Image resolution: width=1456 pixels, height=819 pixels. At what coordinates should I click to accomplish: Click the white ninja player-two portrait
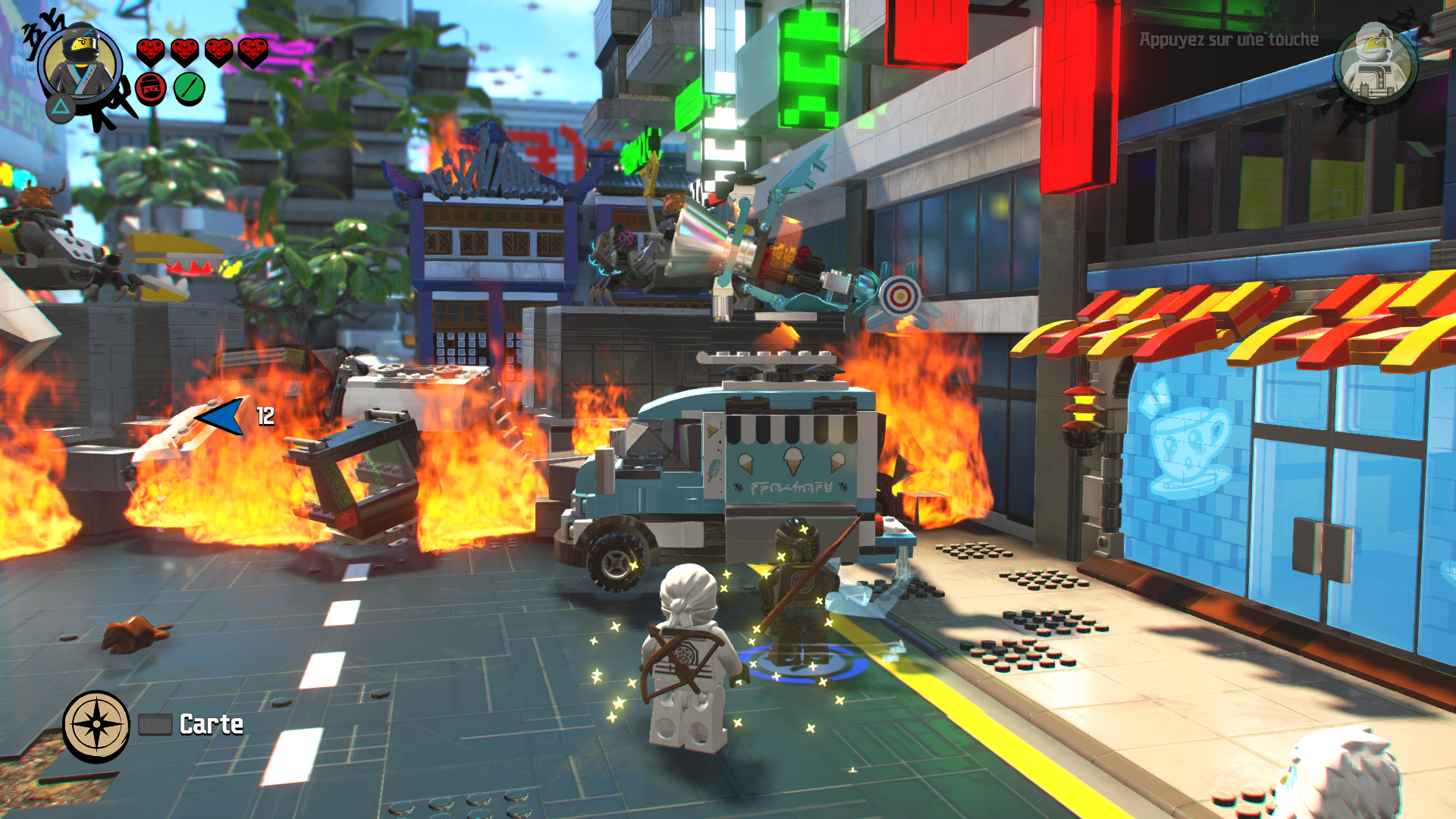pyautogui.click(x=1374, y=64)
